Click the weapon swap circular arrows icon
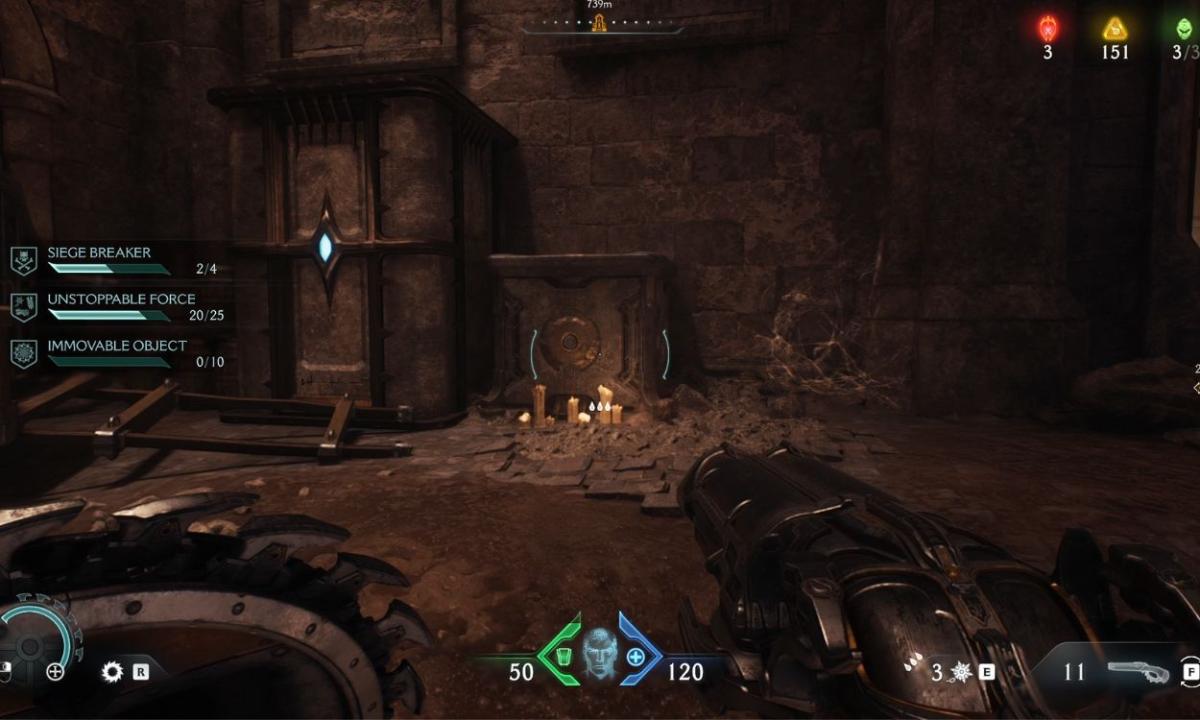 [x=1190, y=672]
